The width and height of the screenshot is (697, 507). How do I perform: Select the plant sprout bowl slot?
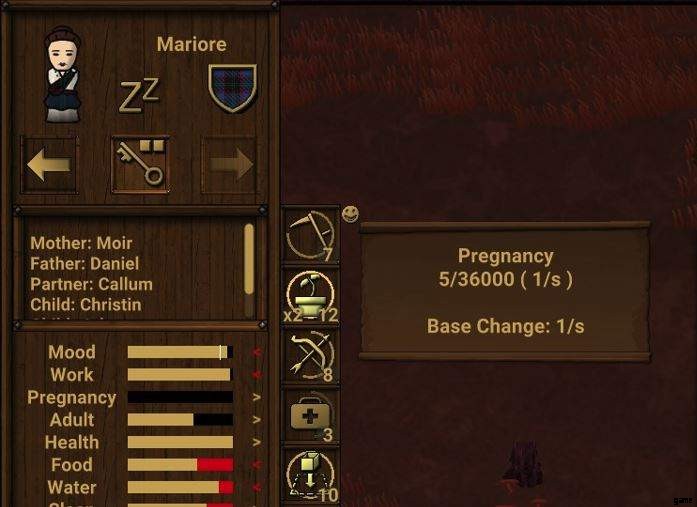coord(310,297)
